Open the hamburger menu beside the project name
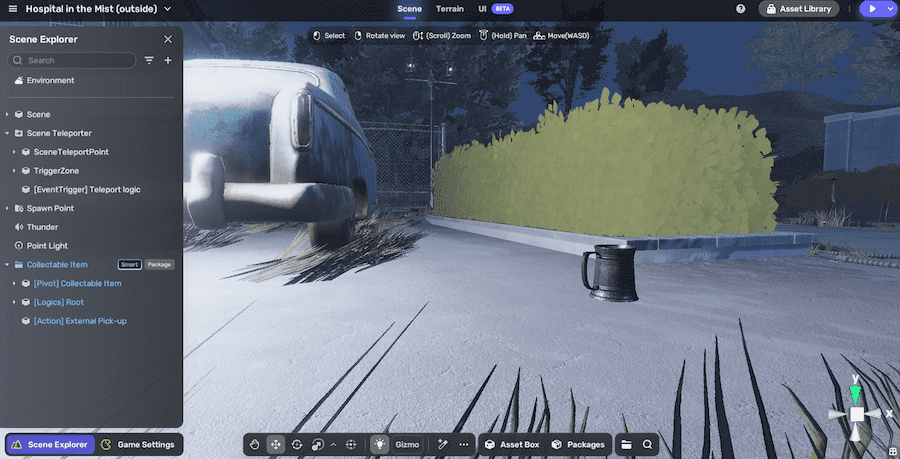900x459 pixels. tap(12, 9)
